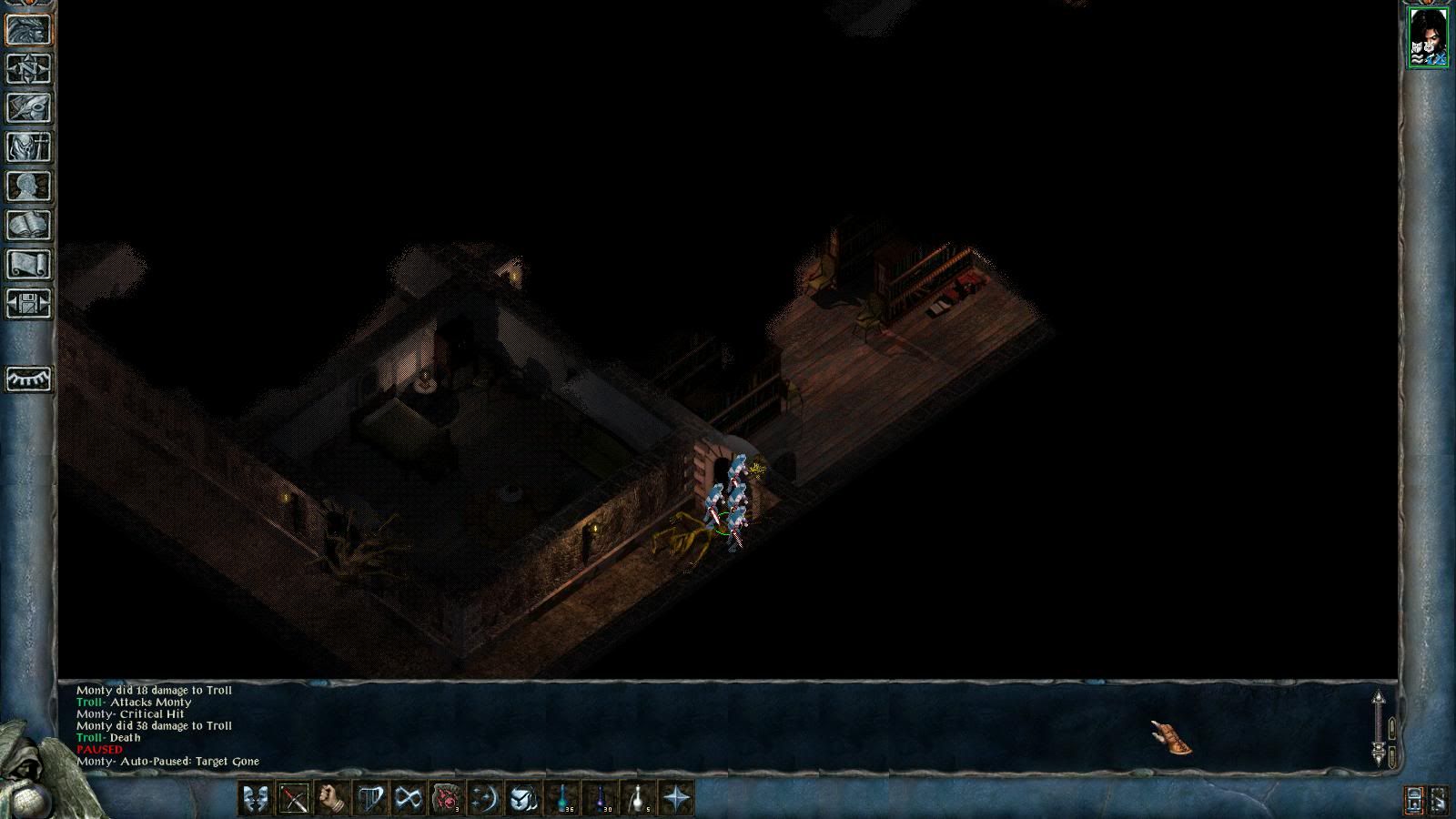Return to the game view button
This screenshot has height=819, width=1456.
29,29
